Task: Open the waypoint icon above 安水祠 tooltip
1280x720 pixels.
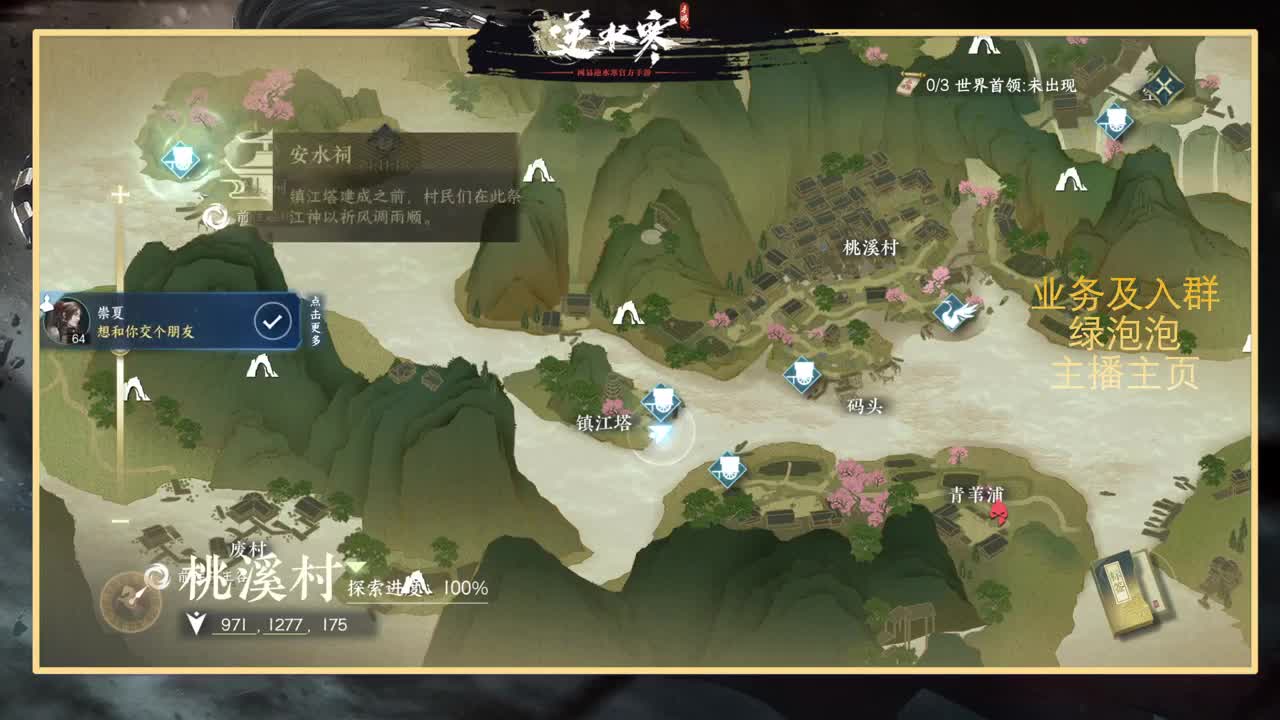Action: tap(179, 158)
